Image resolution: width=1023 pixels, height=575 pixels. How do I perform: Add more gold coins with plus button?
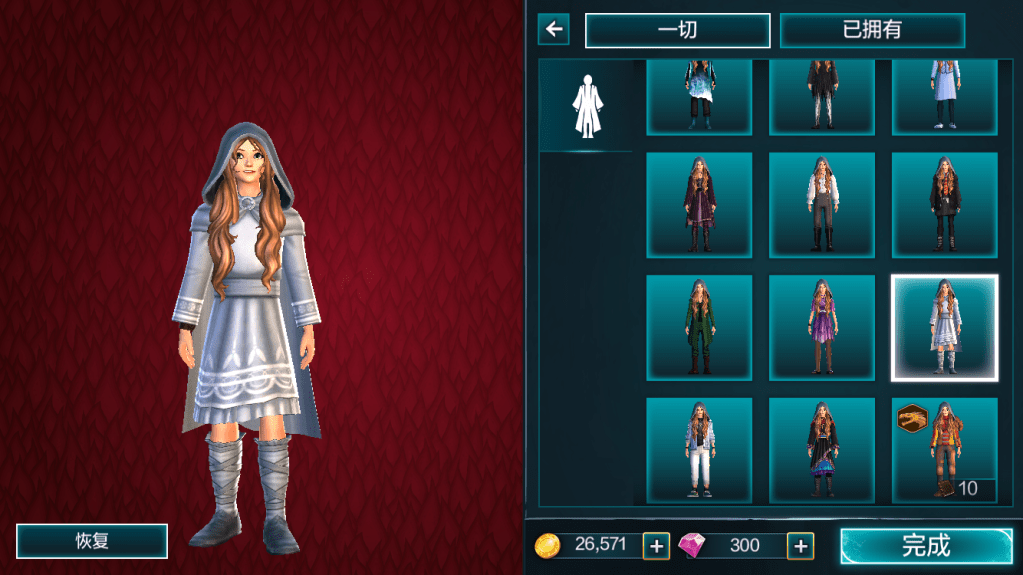656,546
